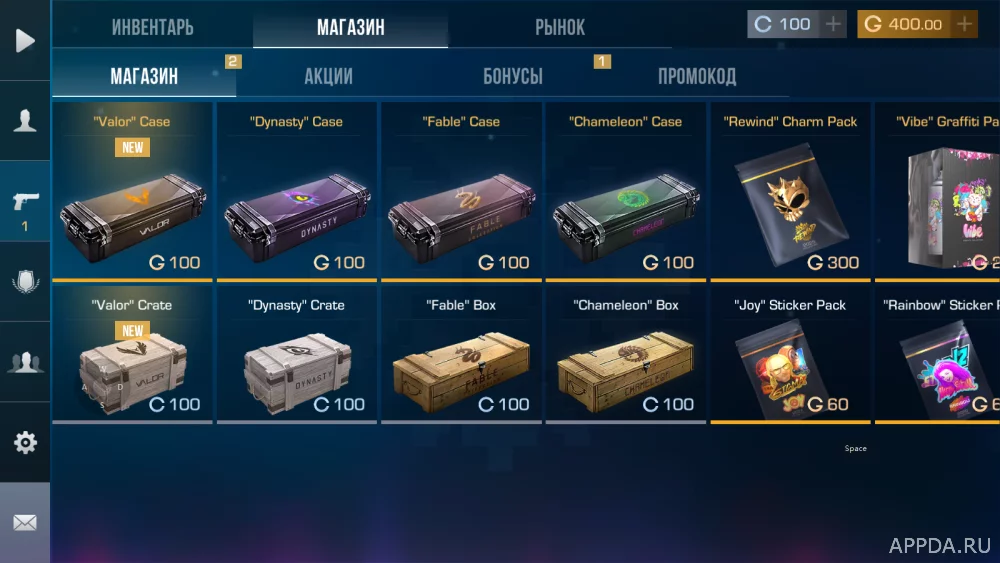Add gold with the plus button

pos(964,24)
